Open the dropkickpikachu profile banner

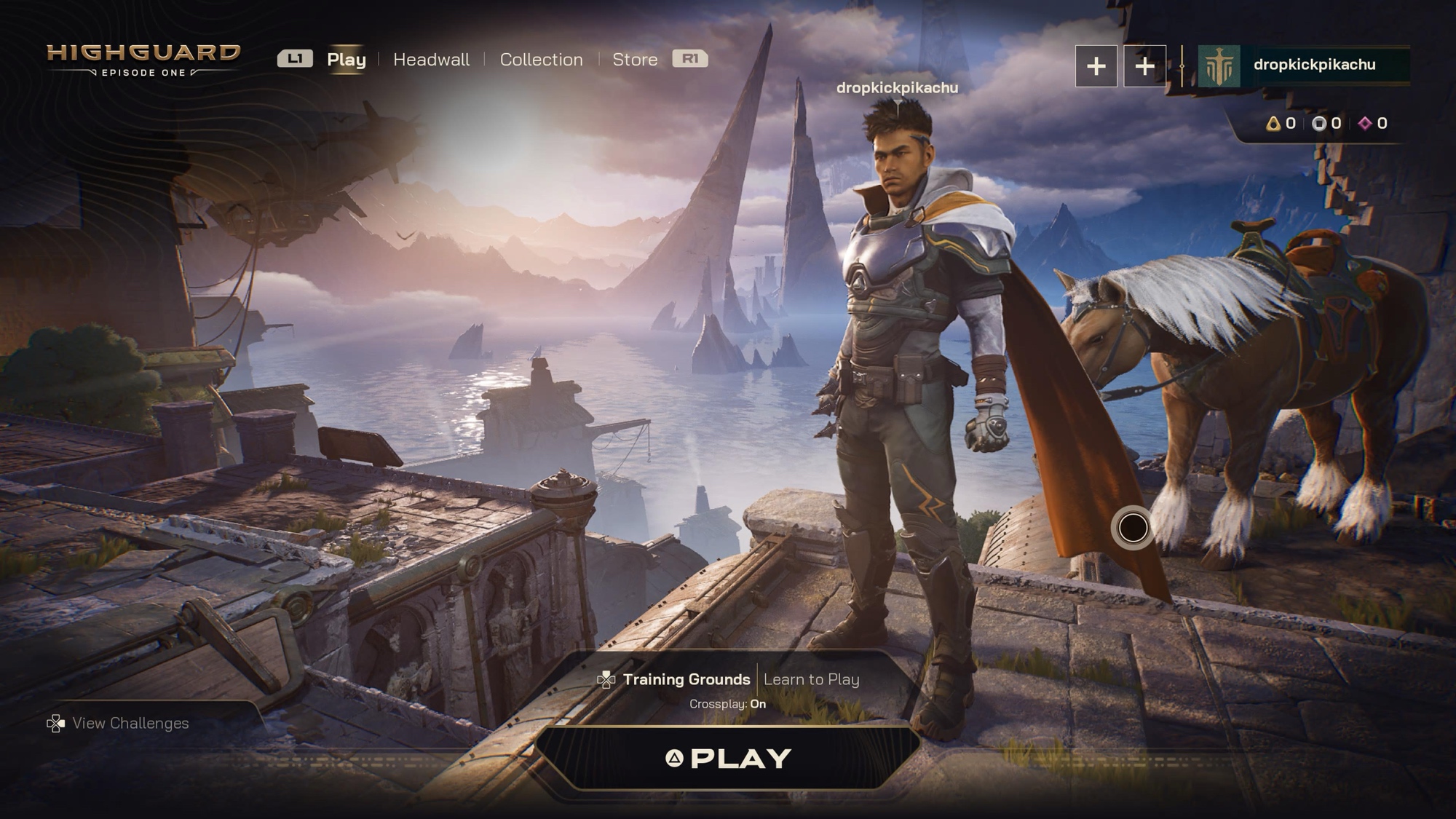click(x=1303, y=66)
